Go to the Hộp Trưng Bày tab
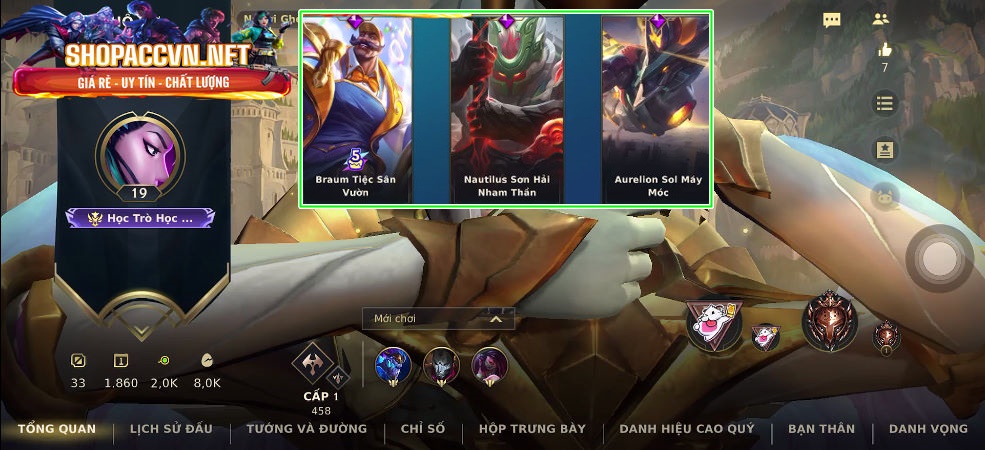The width and height of the screenshot is (985, 450). tap(531, 429)
